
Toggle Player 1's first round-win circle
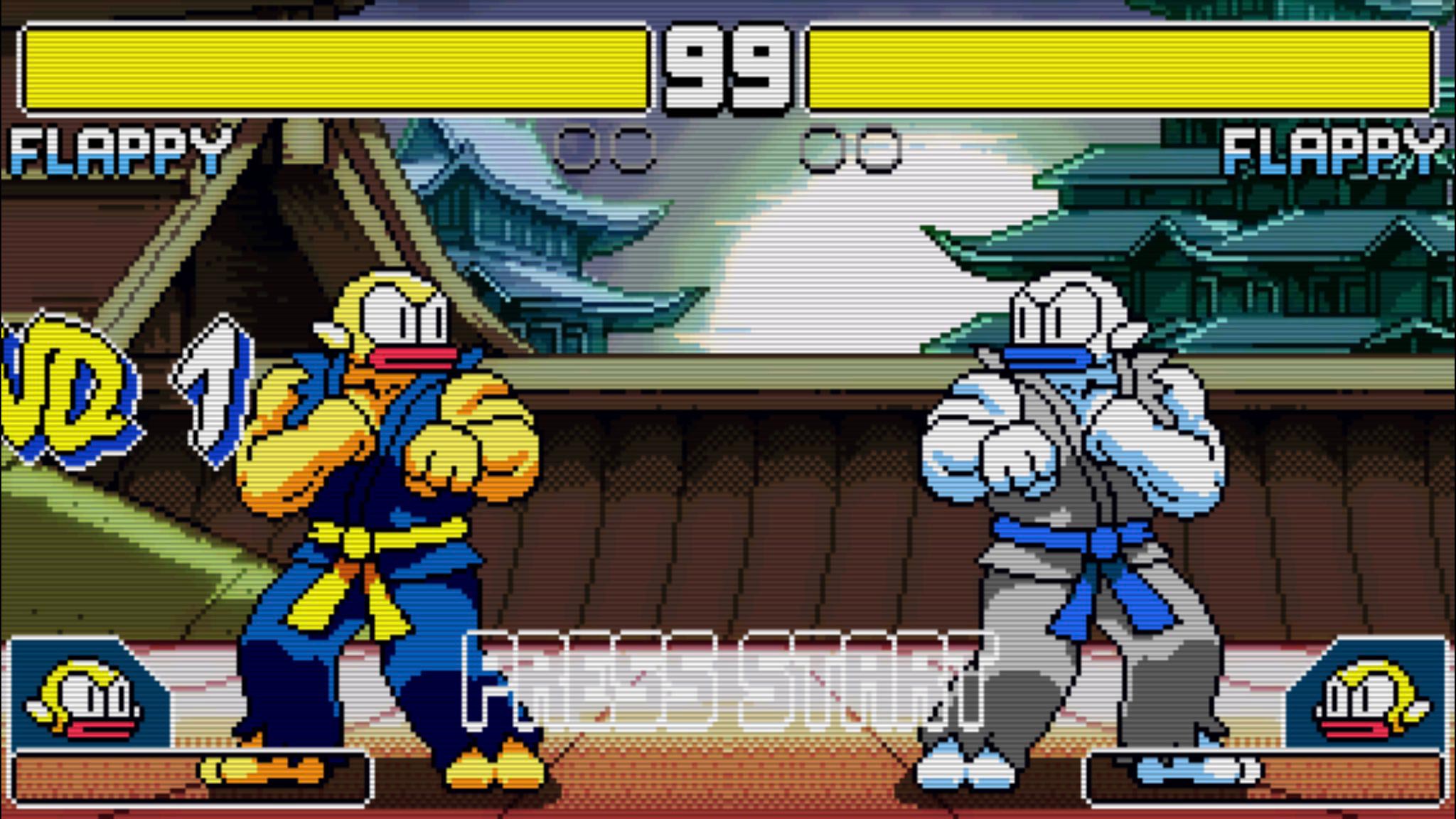click(x=577, y=148)
